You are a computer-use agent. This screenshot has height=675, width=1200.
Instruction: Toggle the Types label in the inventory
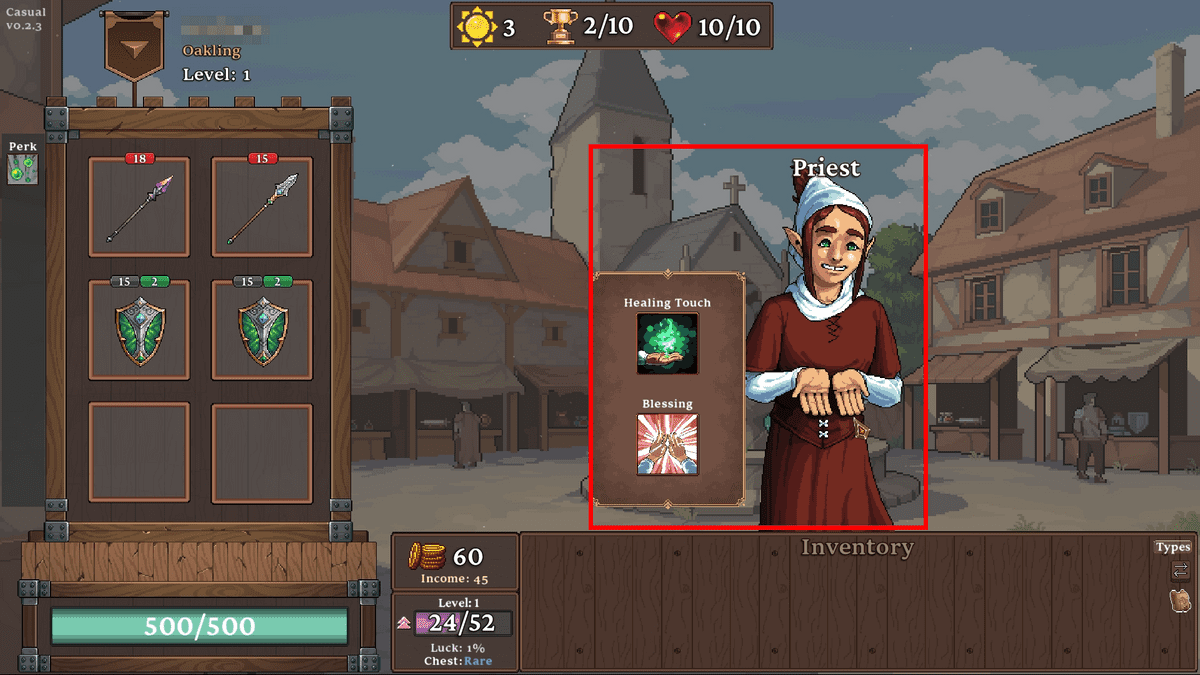[1173, 547]
